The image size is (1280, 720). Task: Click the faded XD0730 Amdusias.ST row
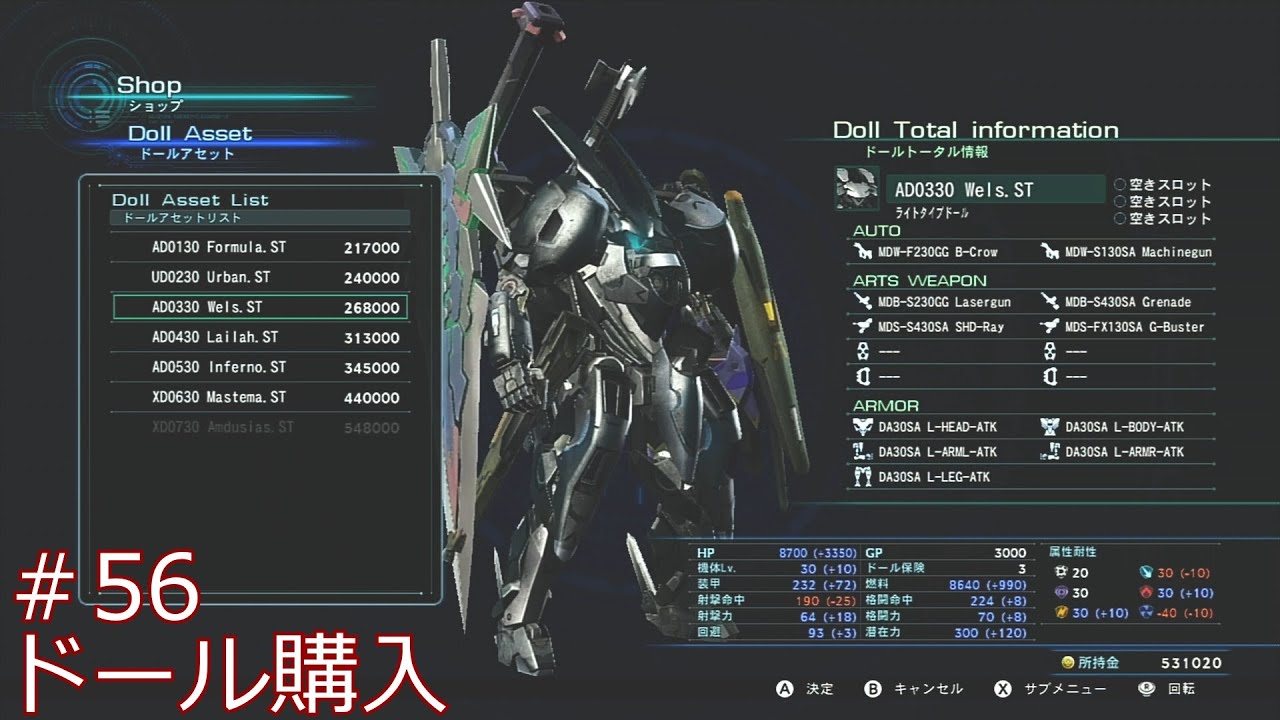pos(260,428)
